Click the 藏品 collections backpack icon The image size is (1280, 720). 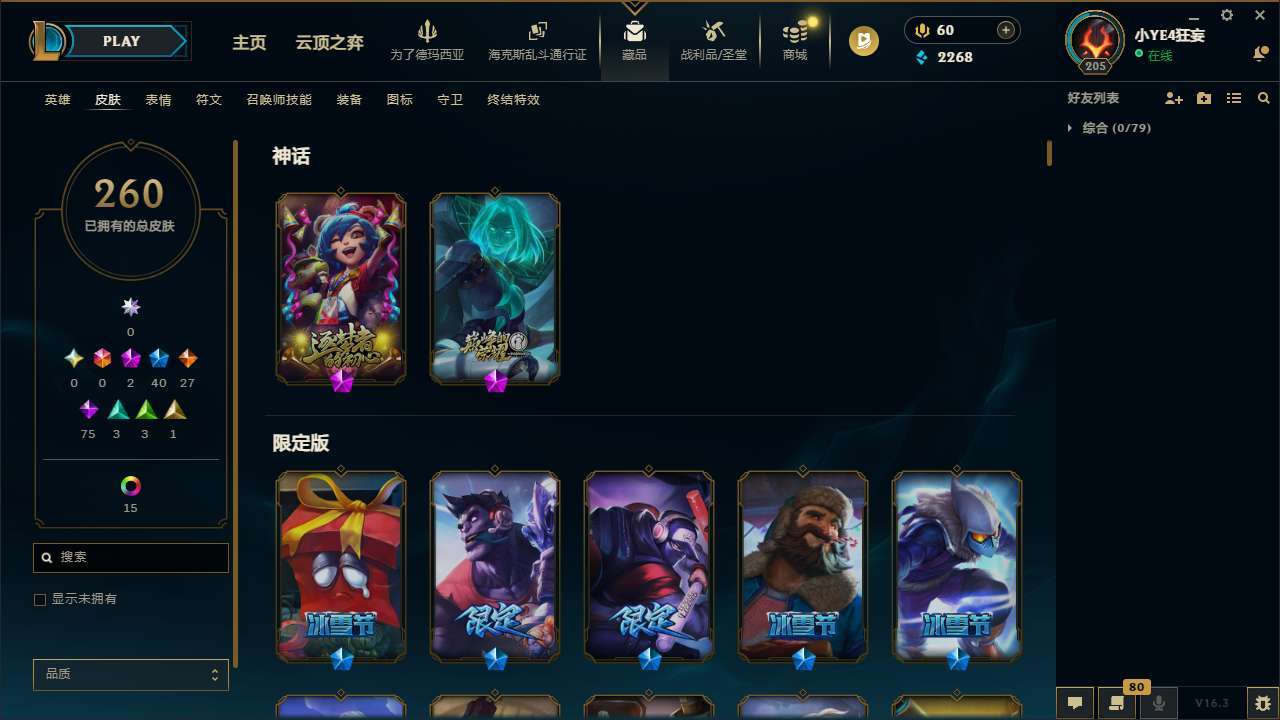(x=634, y=40)
